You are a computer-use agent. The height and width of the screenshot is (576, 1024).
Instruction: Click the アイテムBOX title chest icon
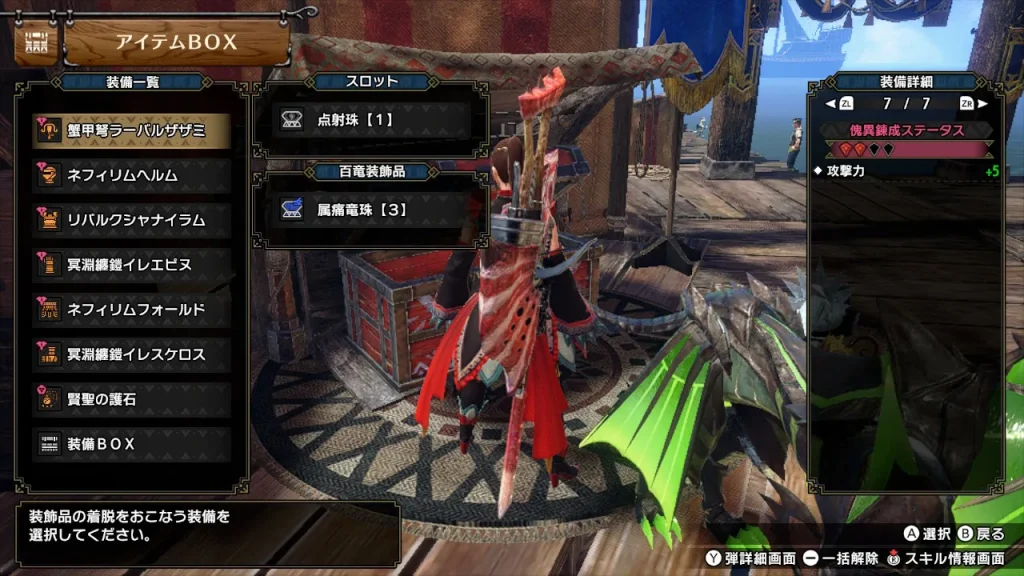[34, 43]
